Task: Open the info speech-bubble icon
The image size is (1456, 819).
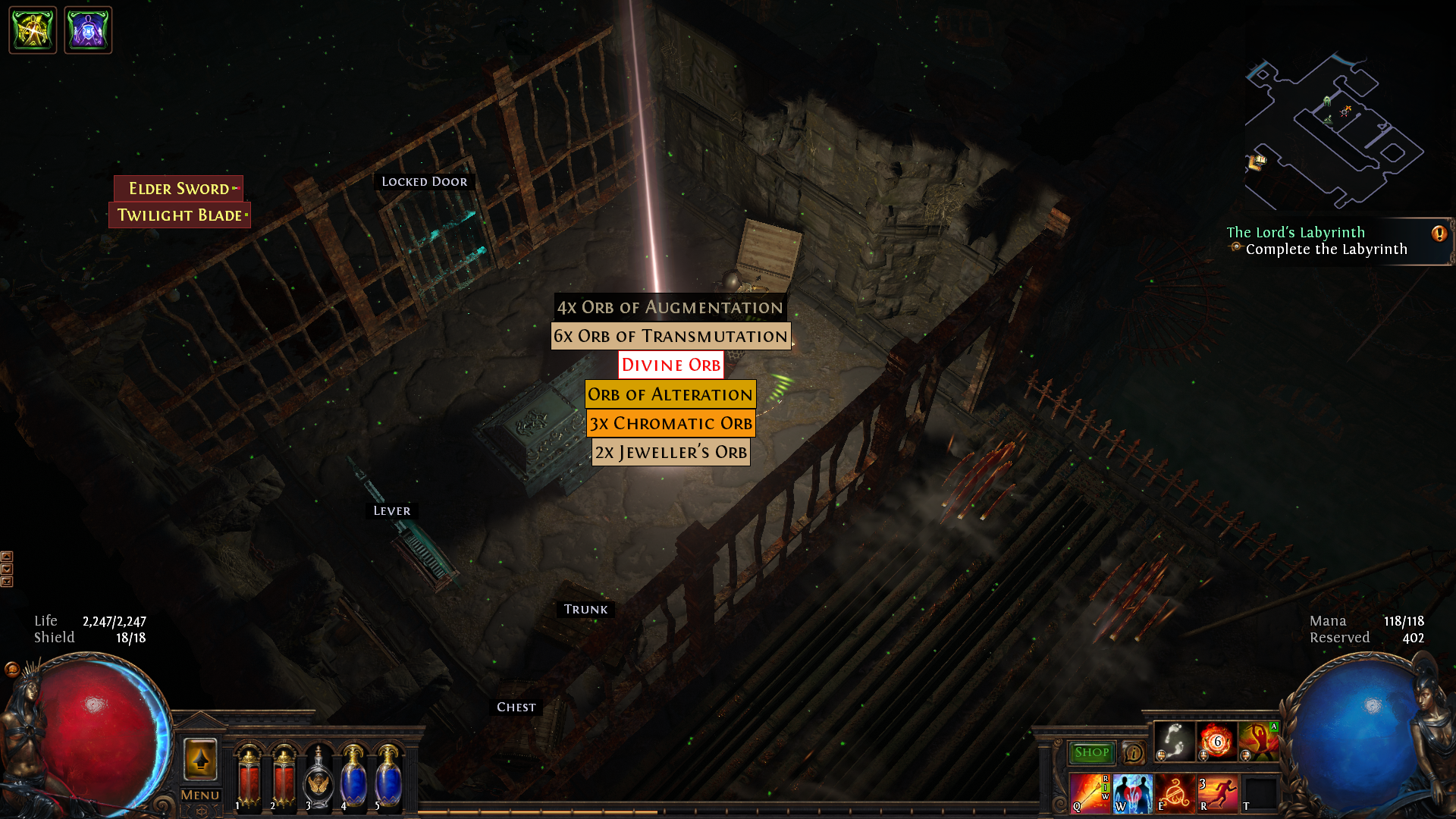Action: point(1134,753)
